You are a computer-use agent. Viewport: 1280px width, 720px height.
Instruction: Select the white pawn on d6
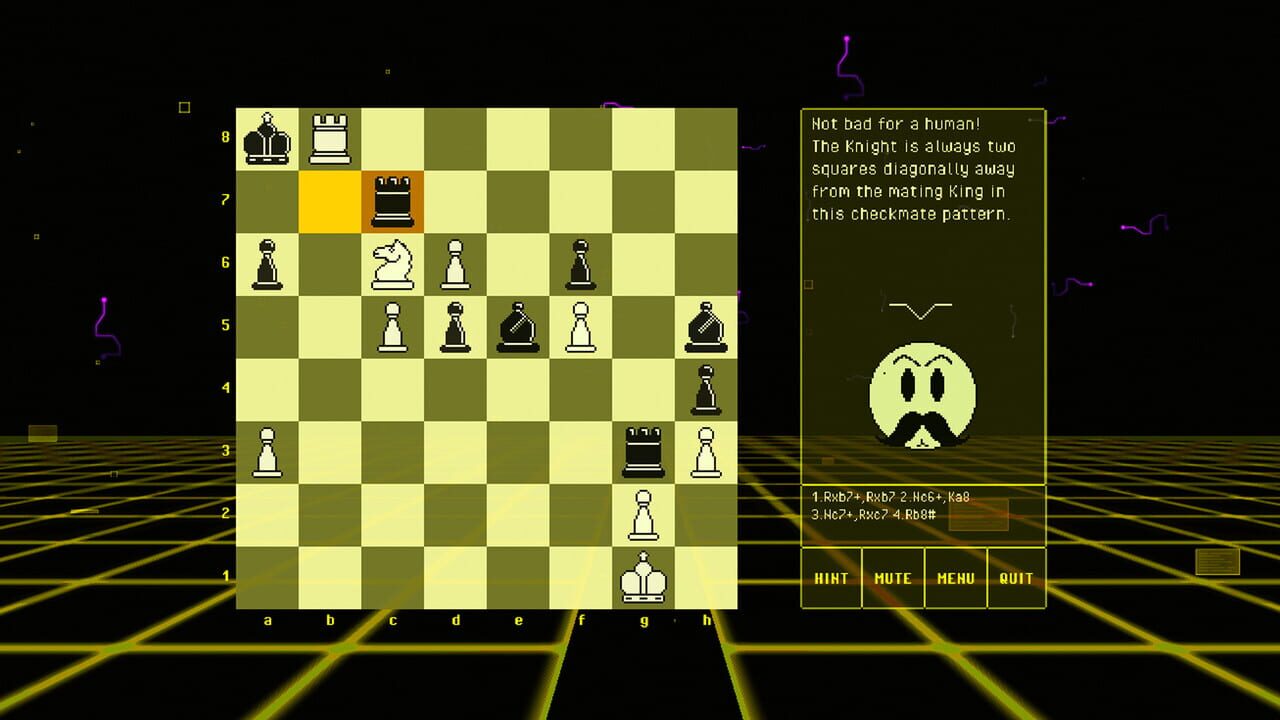tap(456, 263)
